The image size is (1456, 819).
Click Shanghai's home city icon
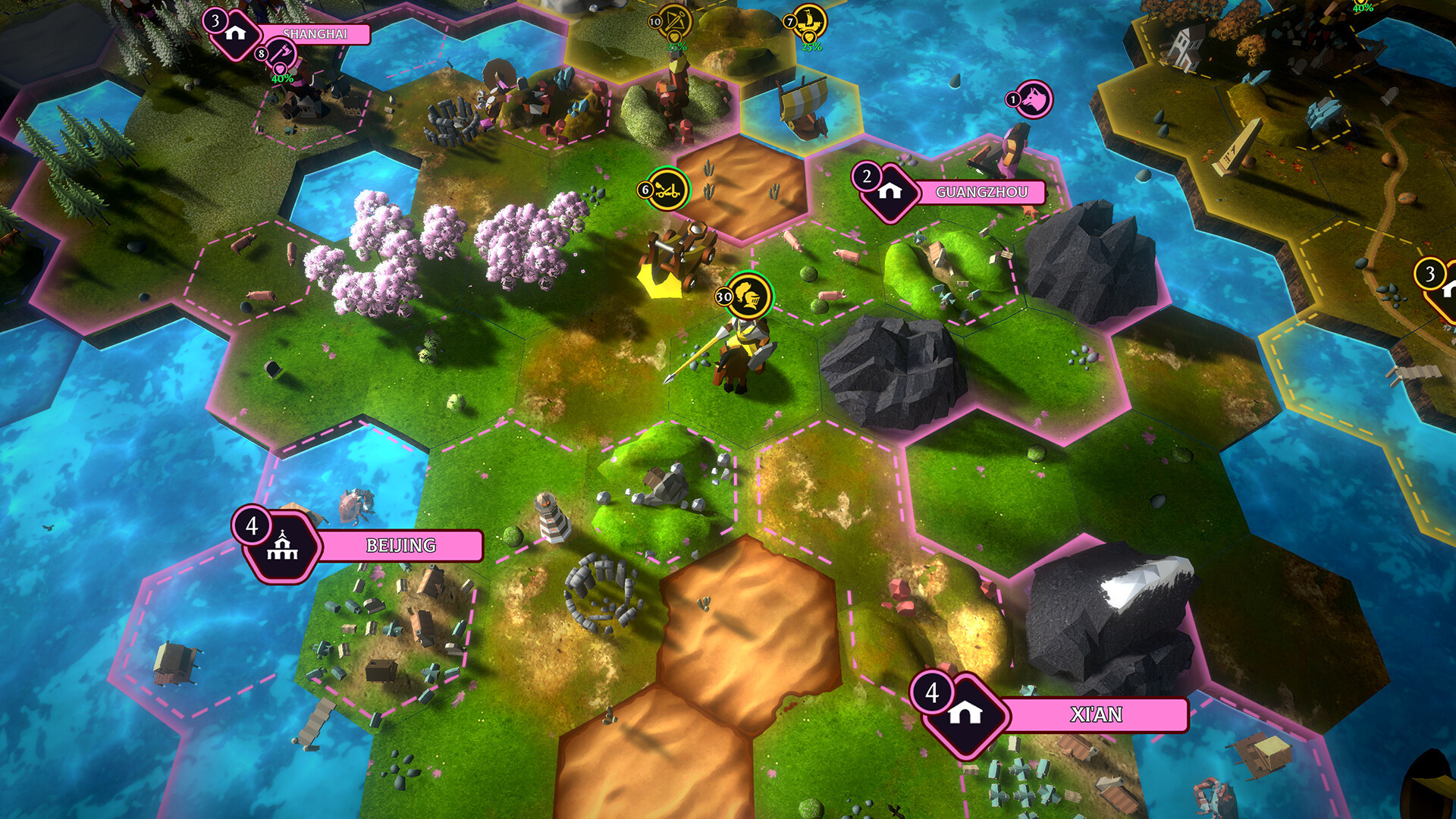pos(238,33)
